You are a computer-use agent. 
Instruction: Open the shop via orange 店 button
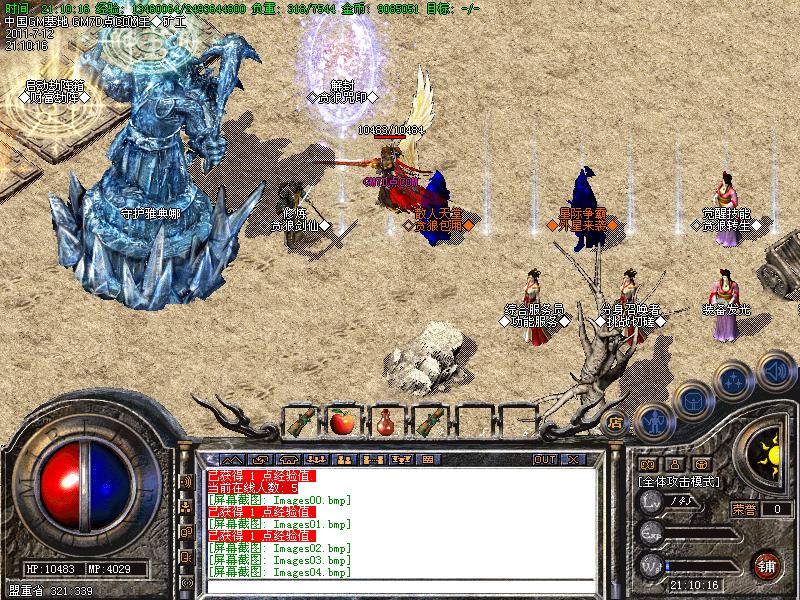(x=616, y=421)
